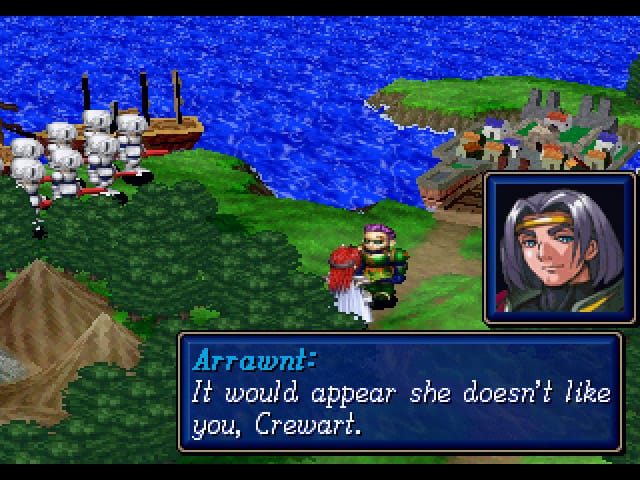Viewport: 640px width, 480px height.
Task: Click Arrawnt's speaker portrait
Action: (558, 247)
